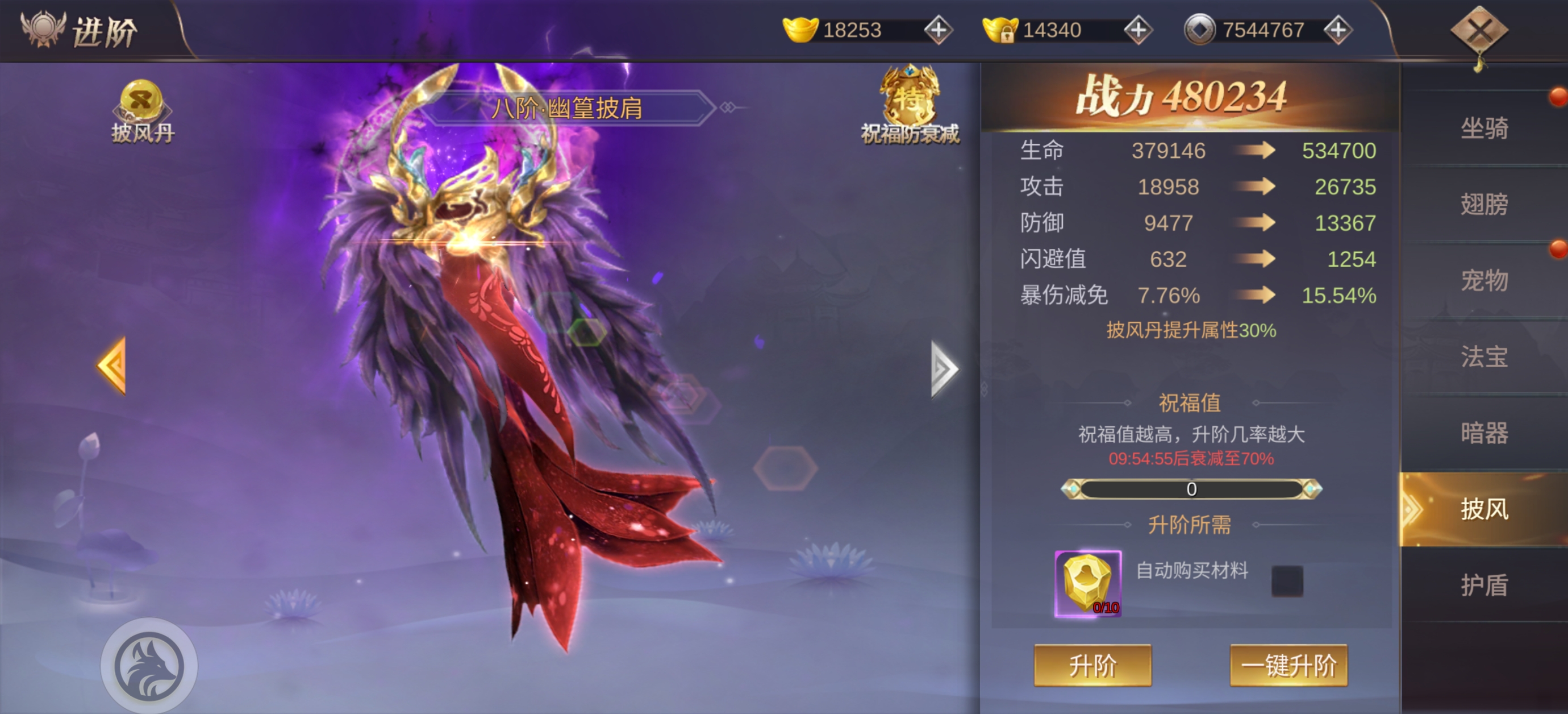Open the 法宝 treasure tab
This screenshot has width=1568, height=714.
pos(1484,356)
